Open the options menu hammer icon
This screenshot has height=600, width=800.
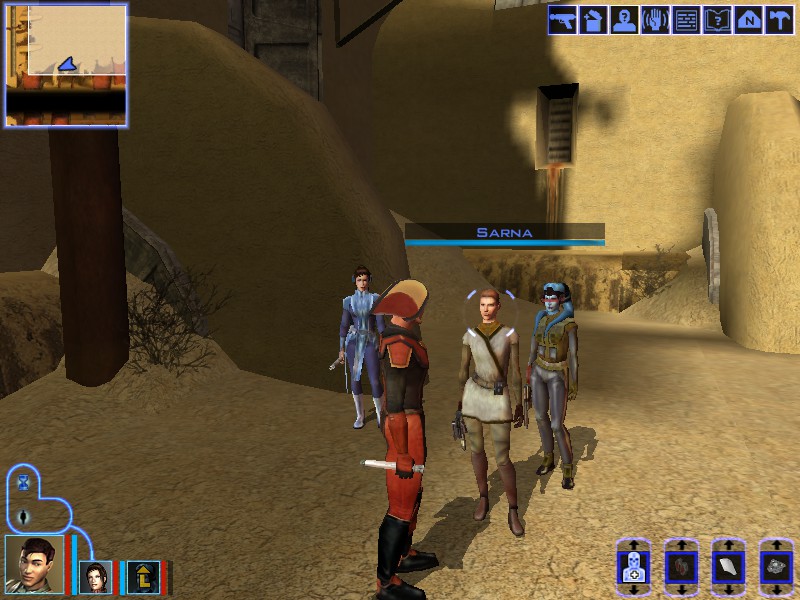point(778,20)
